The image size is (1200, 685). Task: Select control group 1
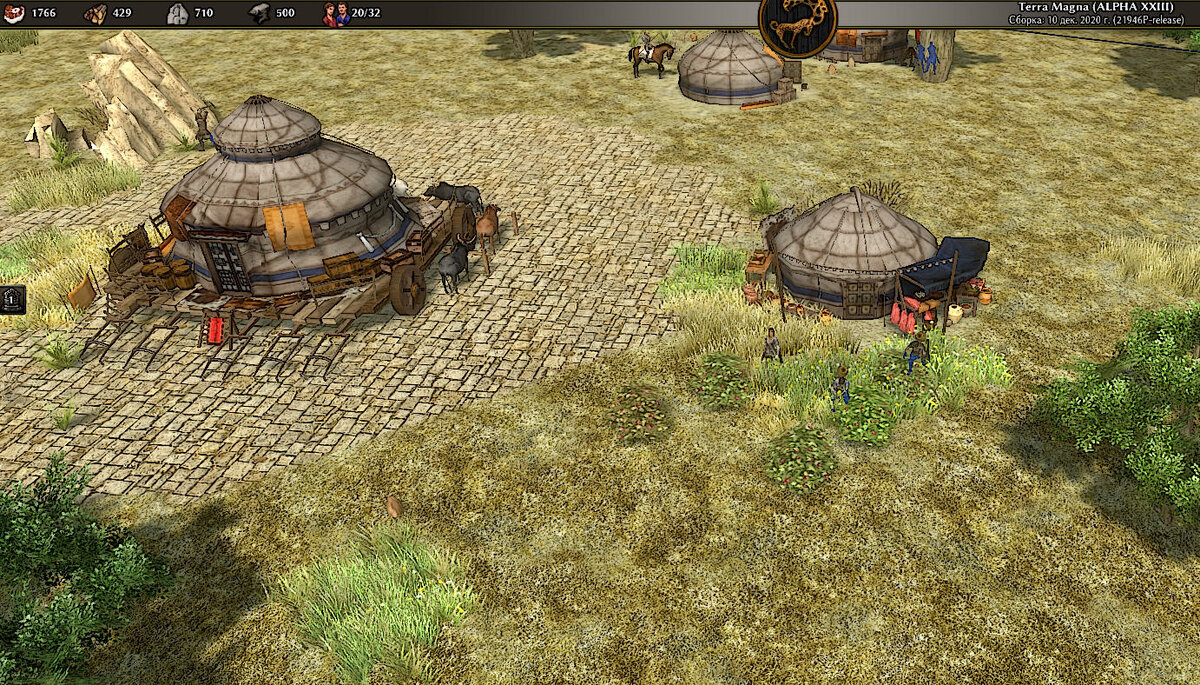12,298
